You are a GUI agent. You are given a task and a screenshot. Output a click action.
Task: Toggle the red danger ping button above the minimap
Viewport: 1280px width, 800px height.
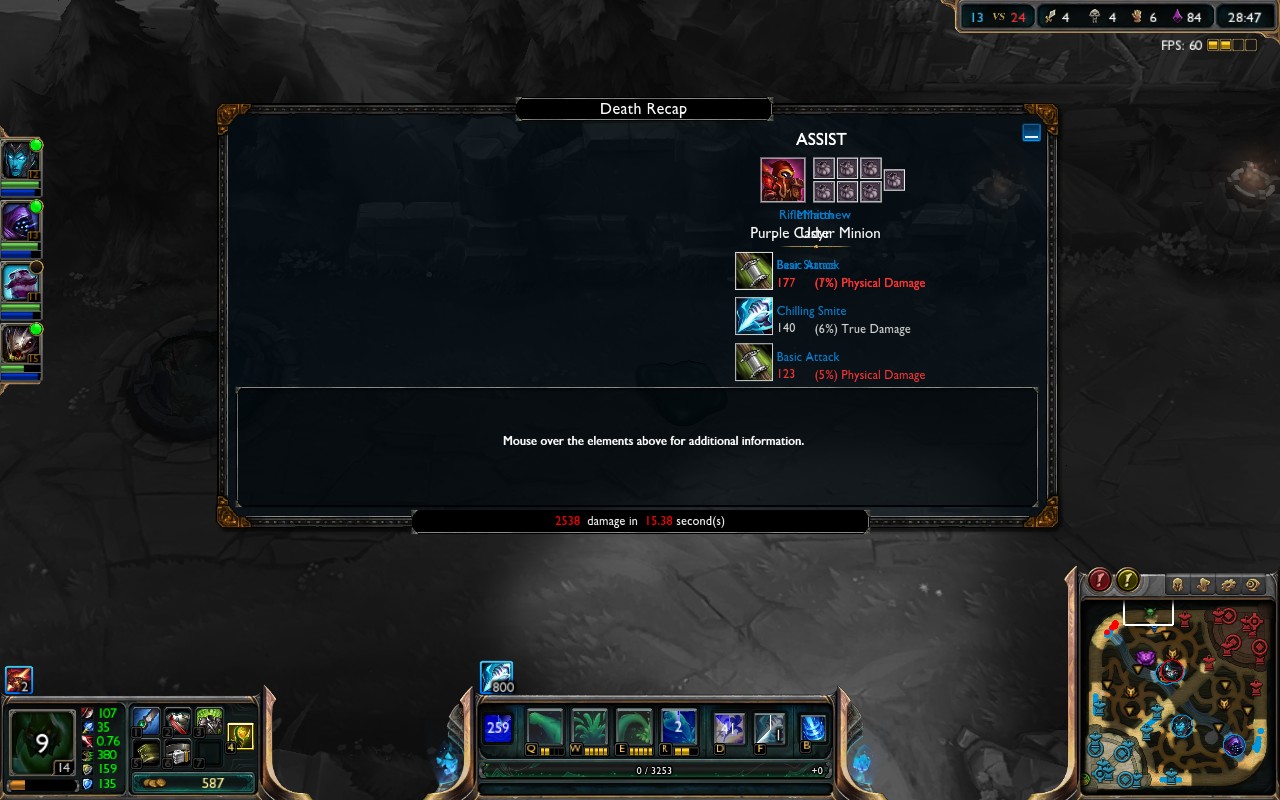1099,578
